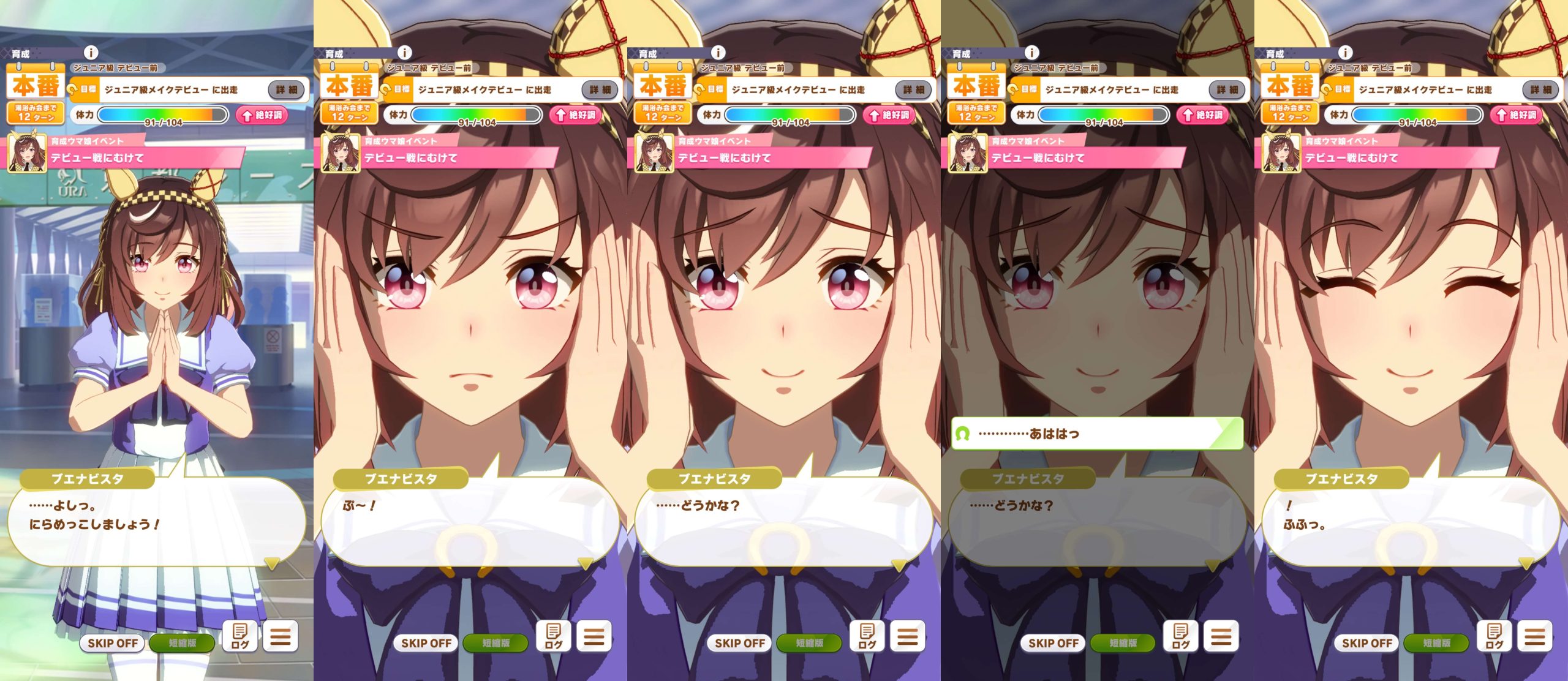The width and height of the screenshot is (1568, 681).
Task: Advance the "にらめっこしましょう！" dialogue box
Action: pos(156,521)
